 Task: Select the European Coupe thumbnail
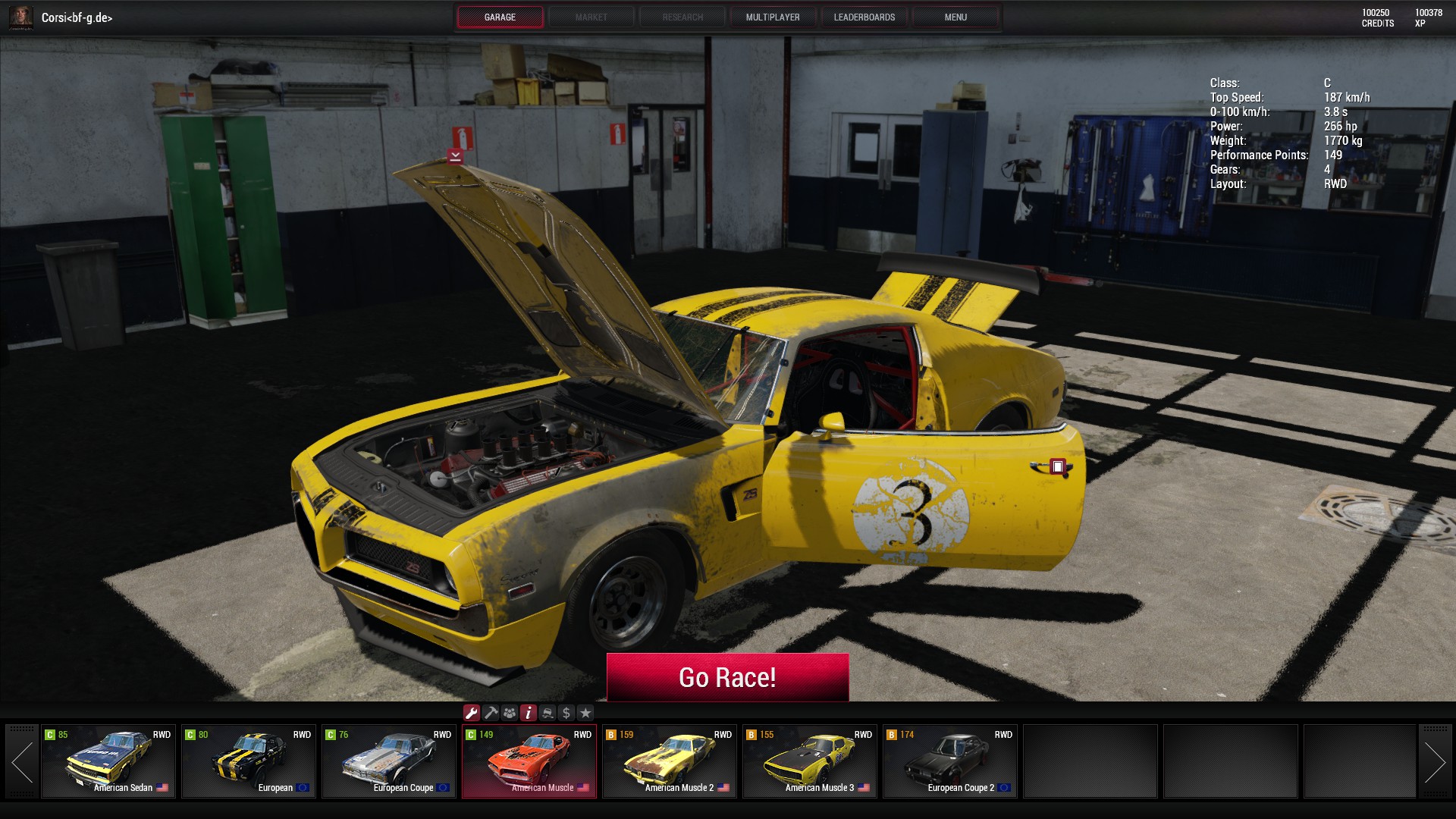click(x=389, y=761)
